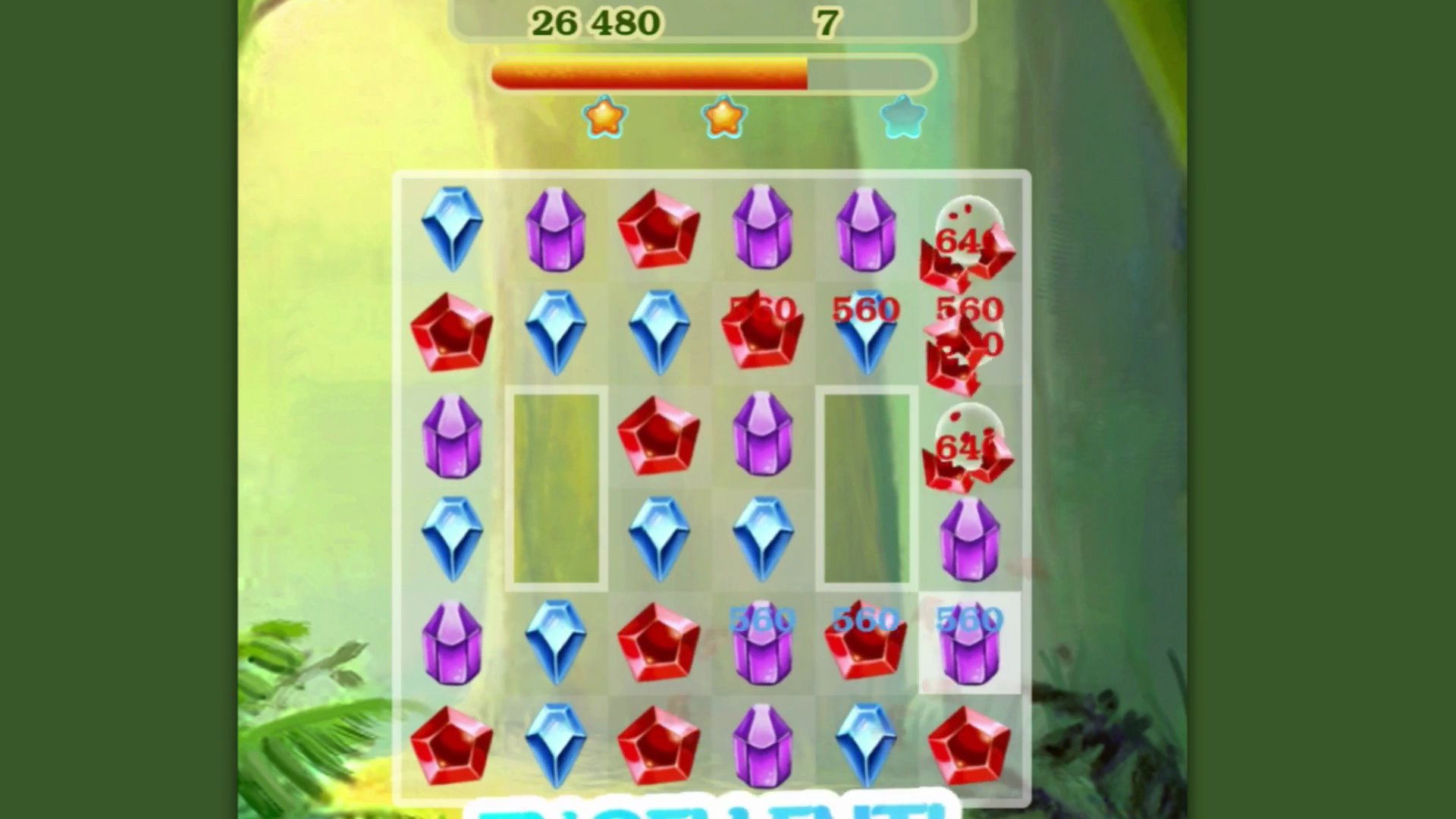The height and width of the screenshot is (819, 1456).
Task: Select the blue diamond gem in top-left corner
Action: [x=453, y=227]
